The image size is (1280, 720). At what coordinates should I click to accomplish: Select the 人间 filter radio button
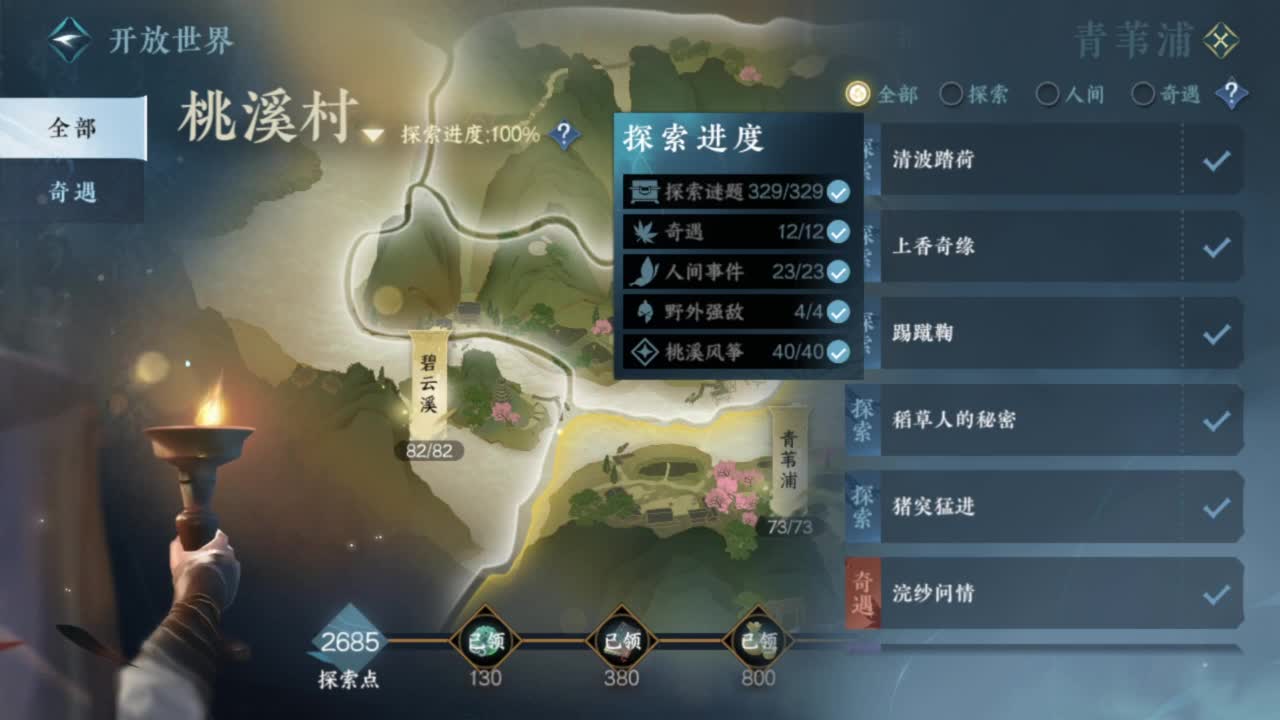[1047, 93]
